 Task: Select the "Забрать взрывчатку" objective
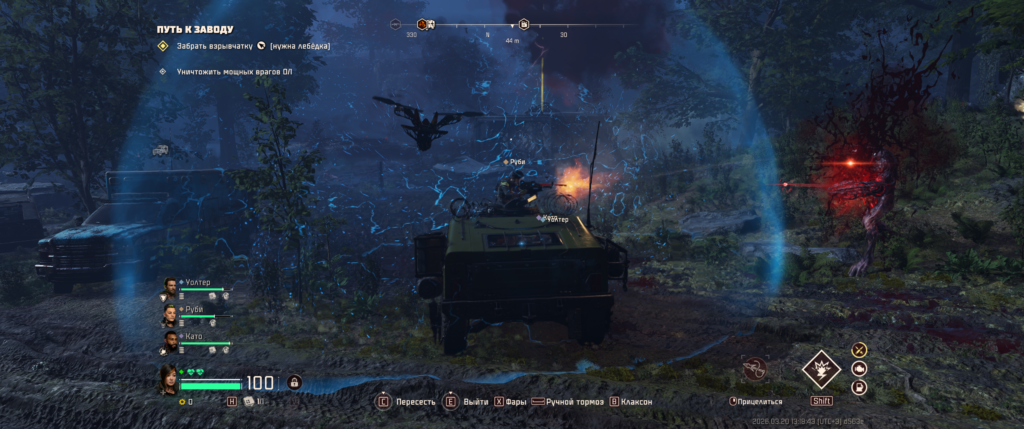coord(209,46)
